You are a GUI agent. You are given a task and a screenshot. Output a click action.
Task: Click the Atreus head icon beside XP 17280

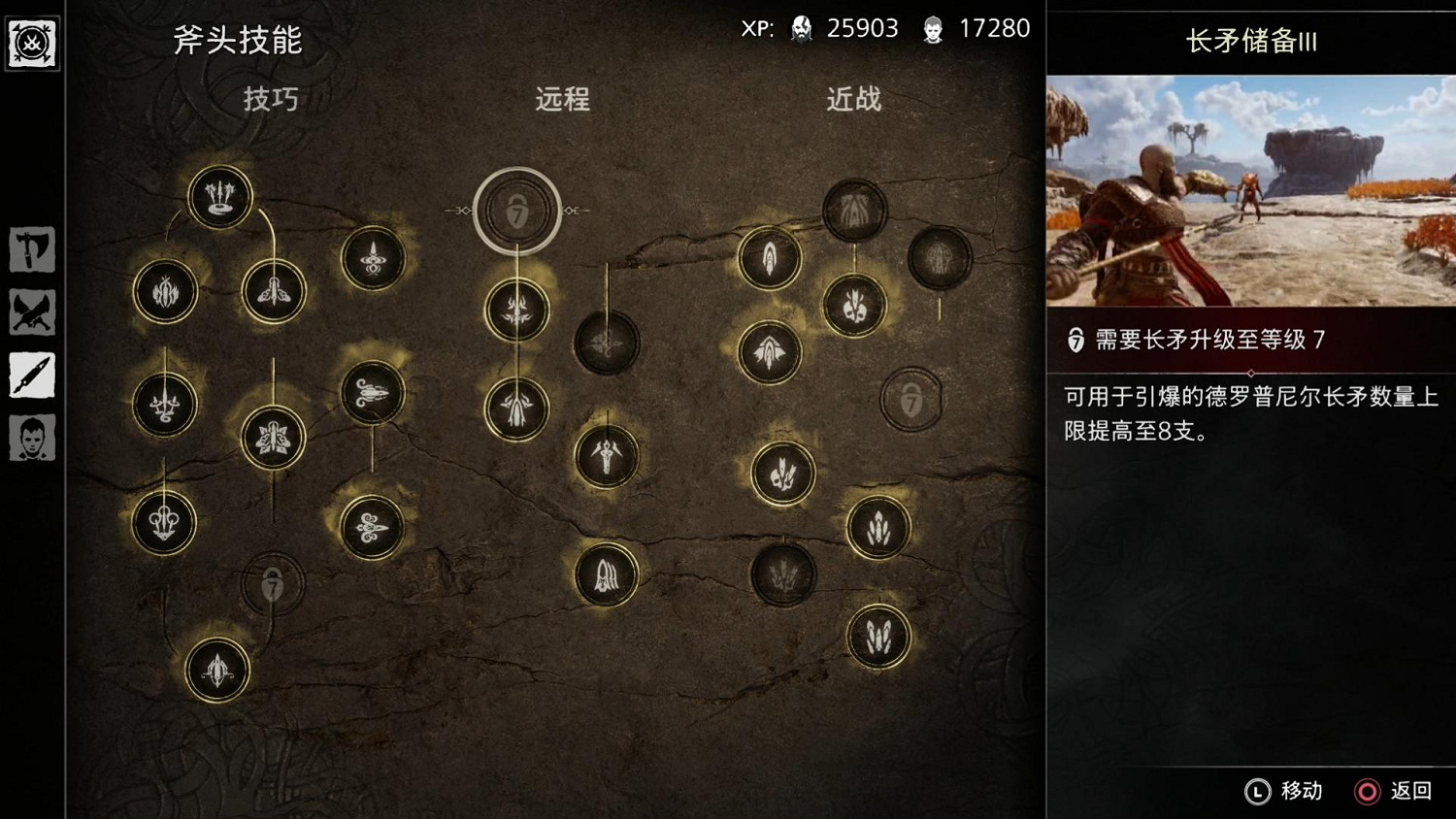coord(935,28)
